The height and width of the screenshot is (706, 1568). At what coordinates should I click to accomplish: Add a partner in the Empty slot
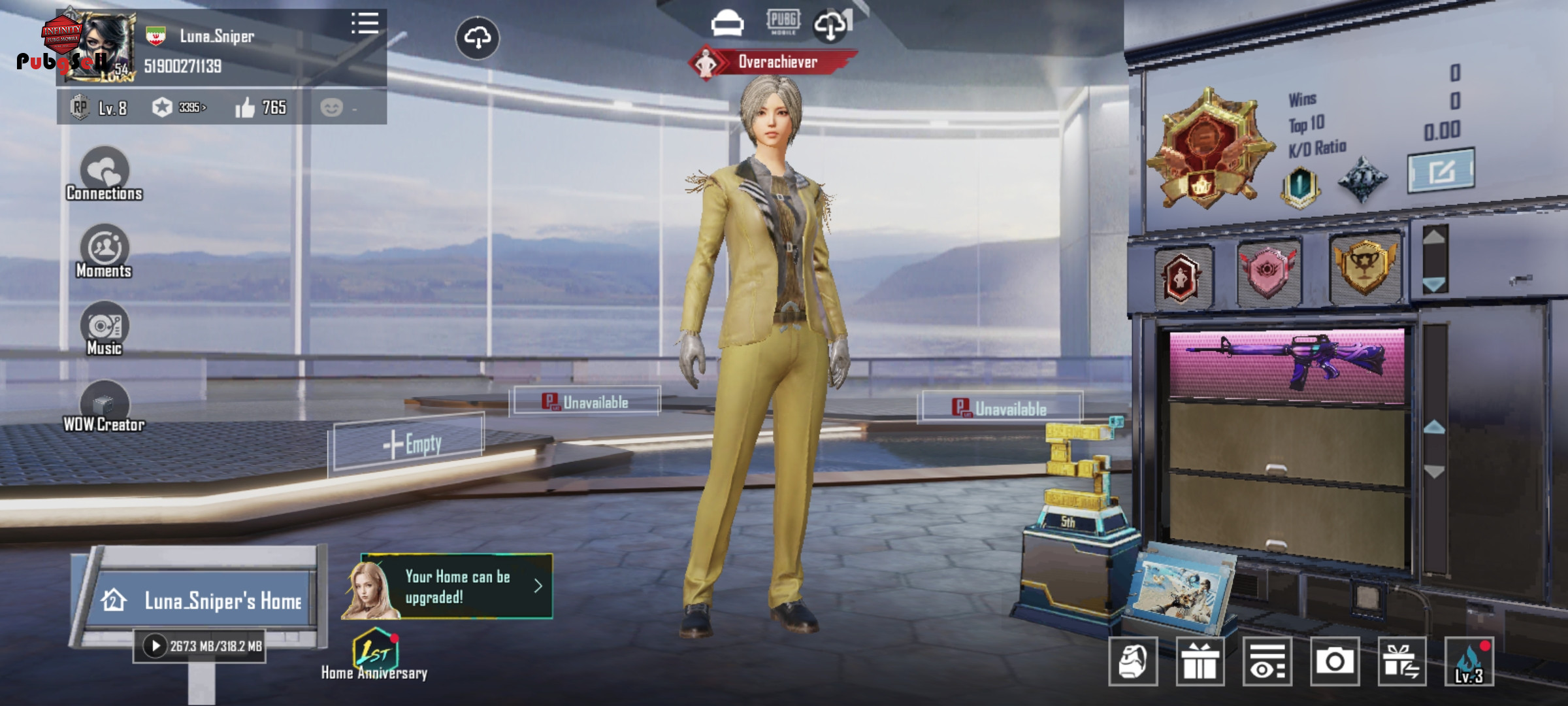tap(410, 445)
